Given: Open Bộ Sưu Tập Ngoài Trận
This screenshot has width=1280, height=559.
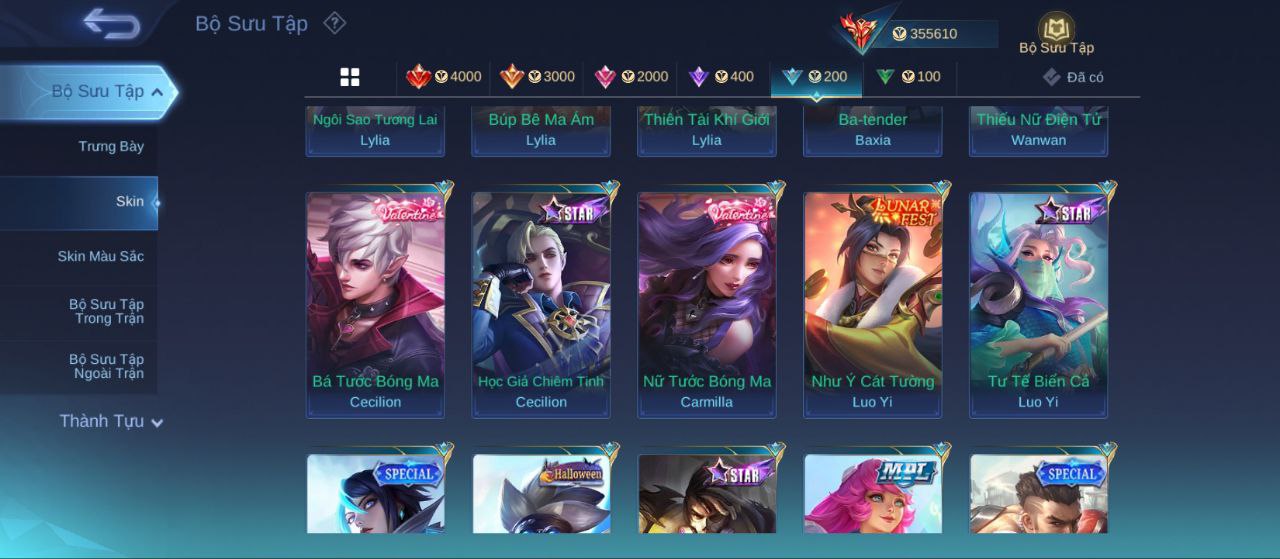Looking at the screenshot, I should 105,366.
